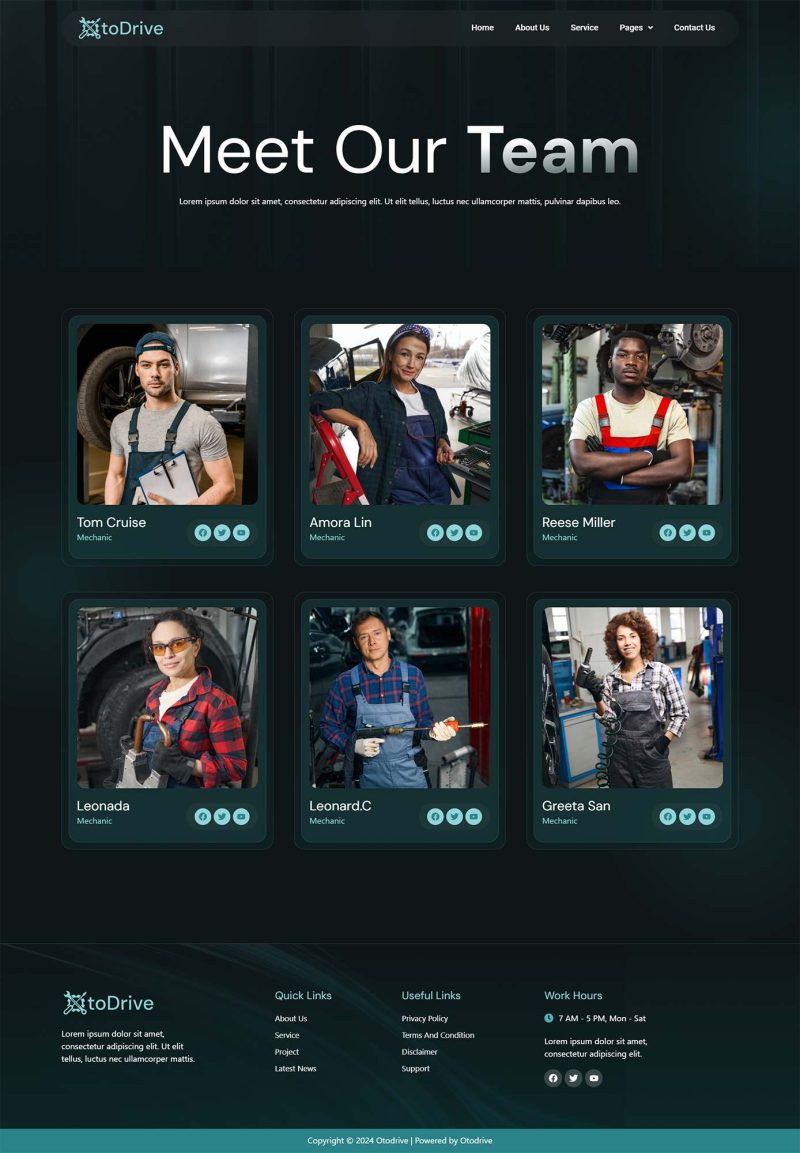This screenshot has height=1153, width=800.
Task: Open the Home navigation link
Action: pos(482,28)
